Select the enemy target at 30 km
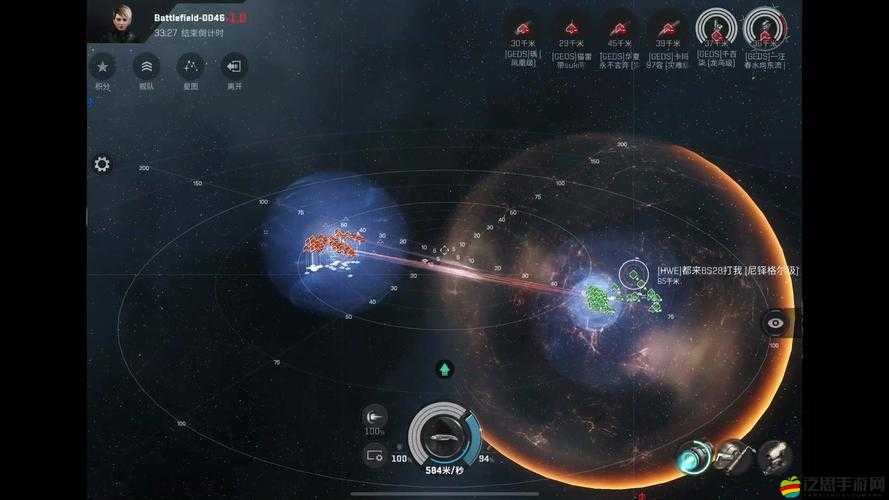 pyautogui.click(x=523, y=26)
